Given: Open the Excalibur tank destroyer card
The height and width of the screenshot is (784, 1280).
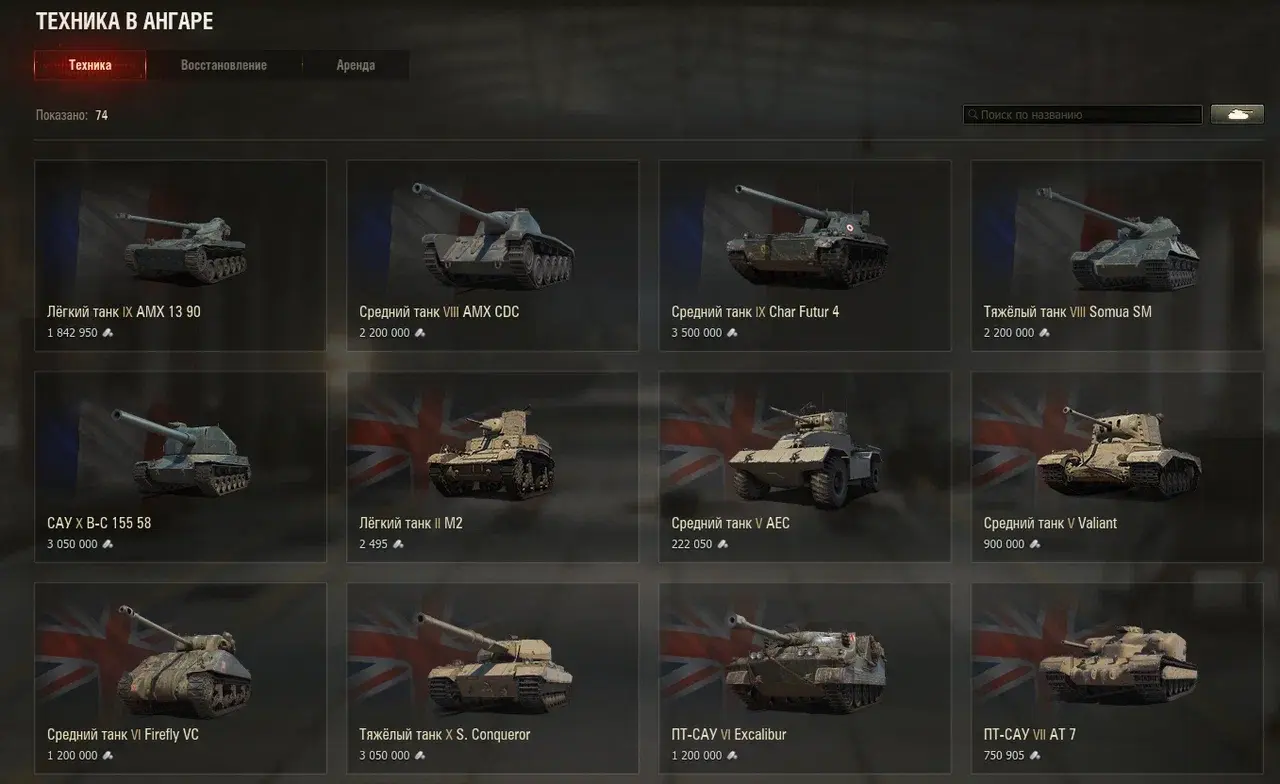Looking at the screenshot, I should click(x=804, y=678).
